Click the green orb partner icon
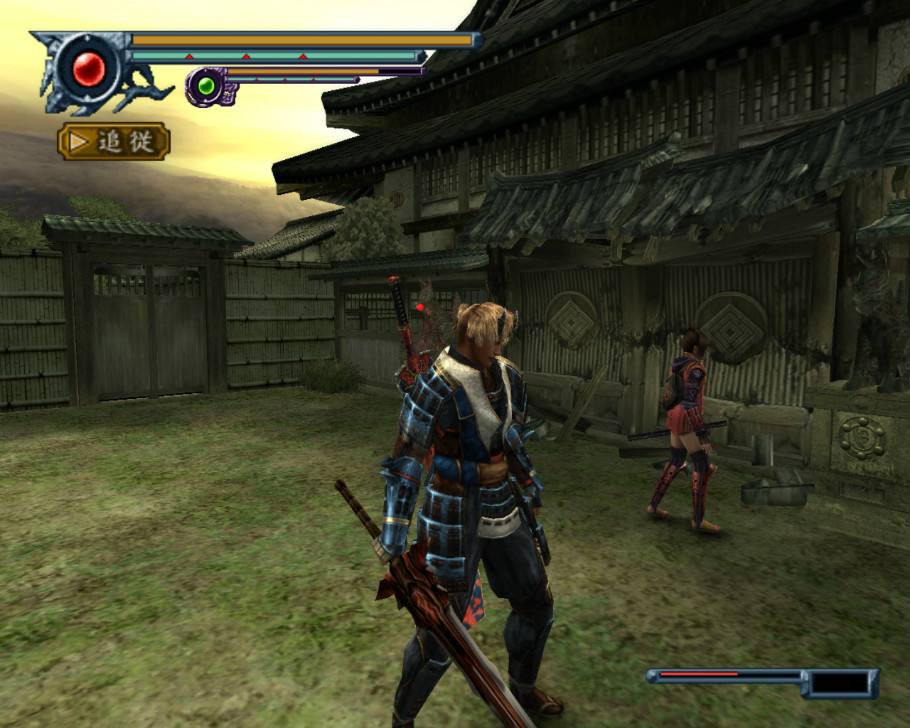The width and height of the screenshot is (910, 728). tap(207, 86)
